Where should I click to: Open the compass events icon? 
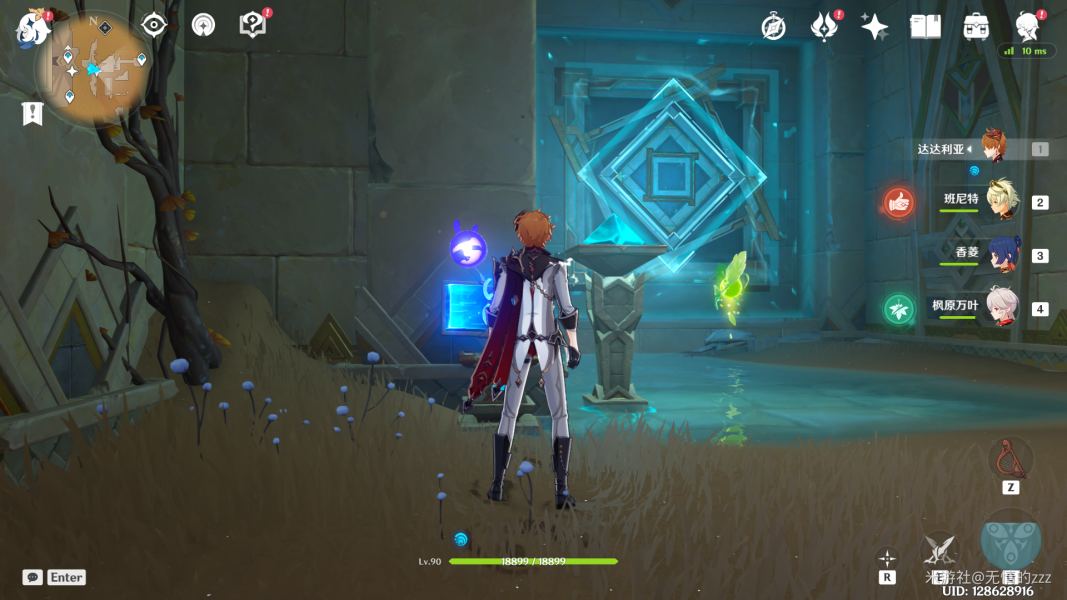773,27
